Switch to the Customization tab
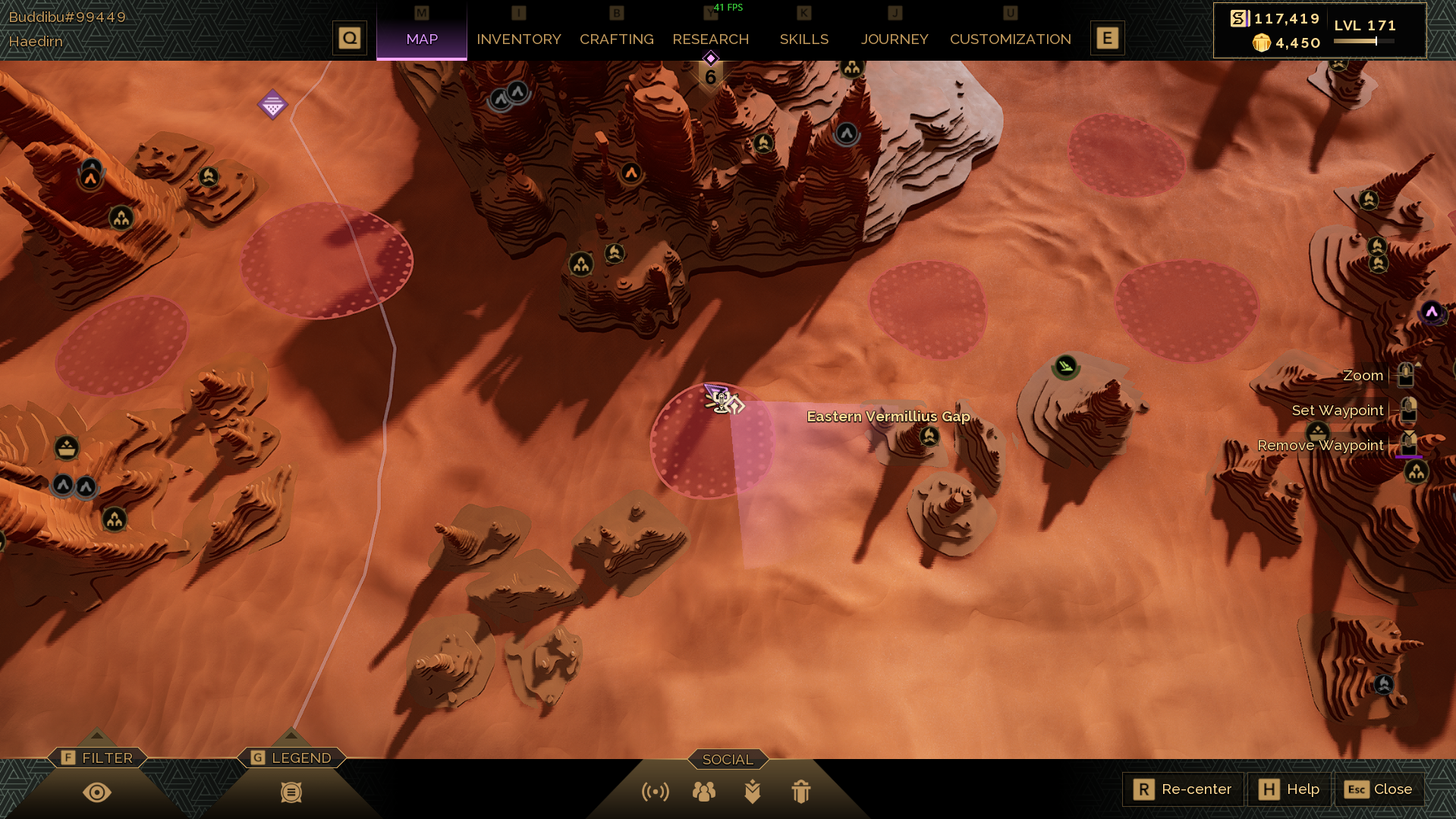This screenshot has width=1456, height=819. [x=1010, y=39]
